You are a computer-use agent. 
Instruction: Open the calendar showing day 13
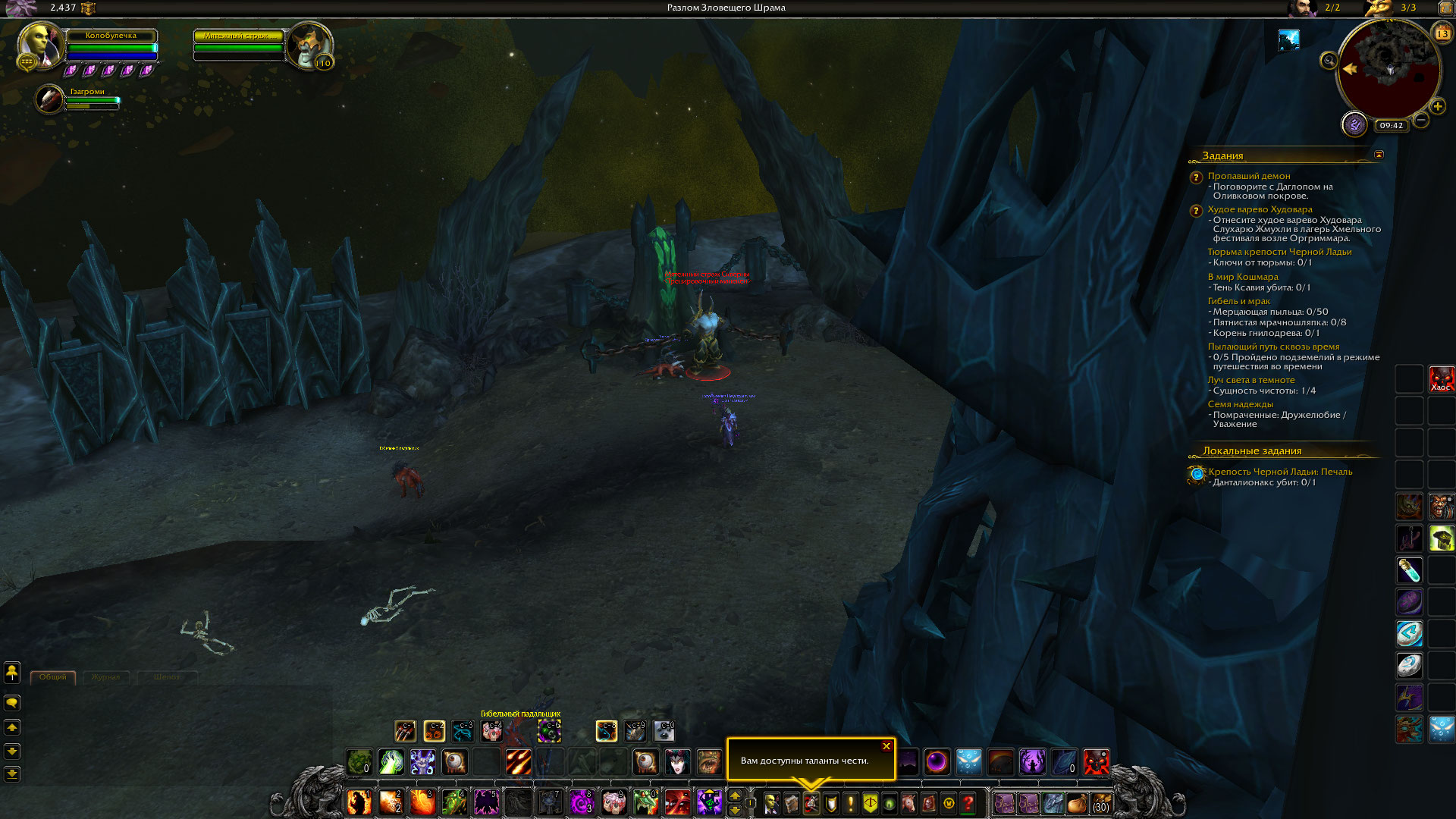[x=1442, y=33]
